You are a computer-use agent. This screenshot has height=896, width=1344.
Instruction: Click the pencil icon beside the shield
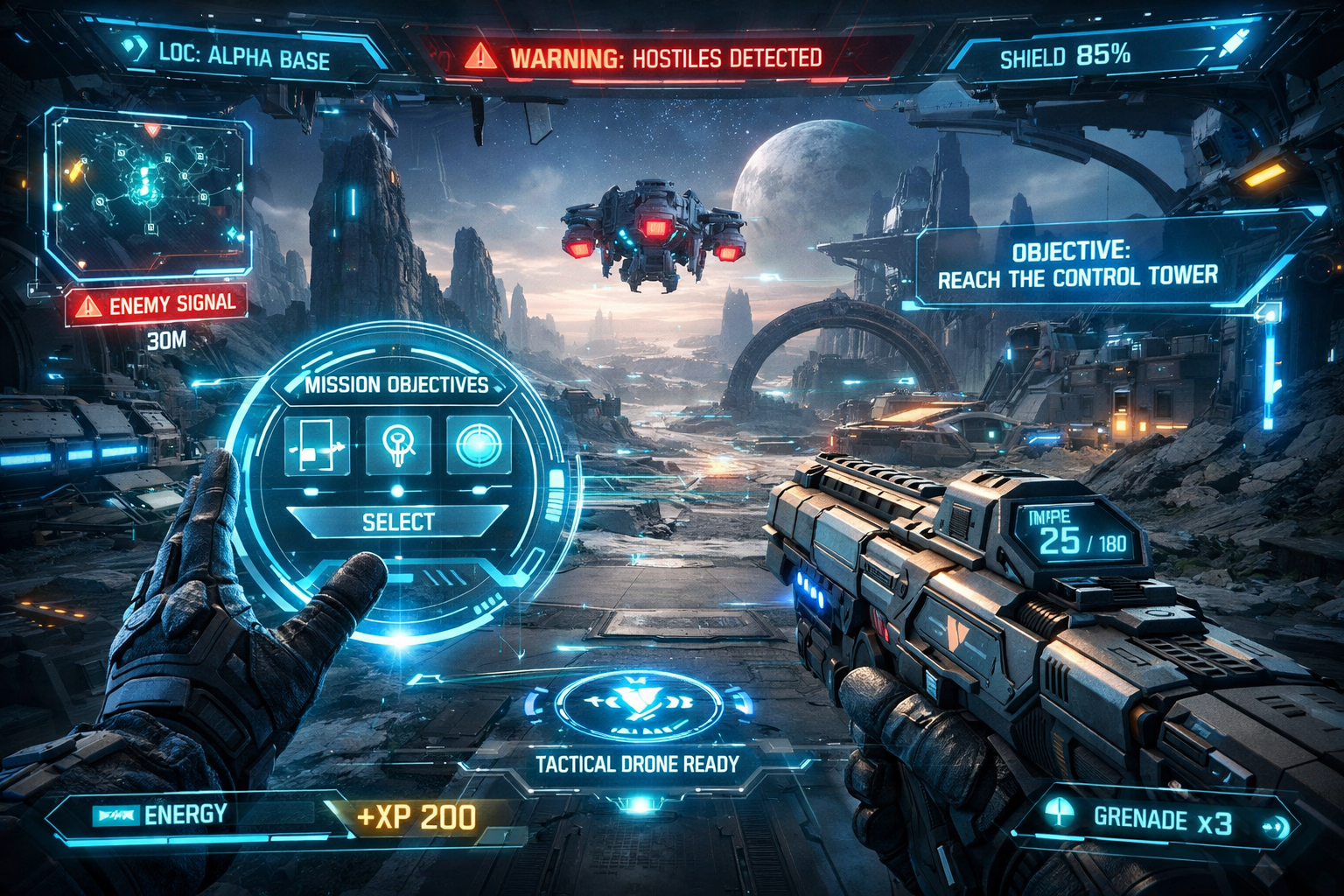[1233, 44]
